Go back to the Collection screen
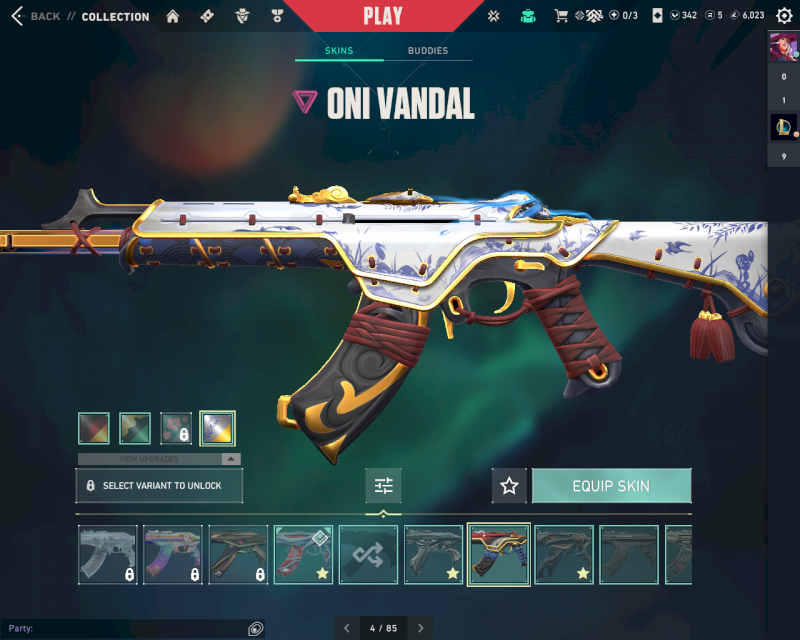 36,16
